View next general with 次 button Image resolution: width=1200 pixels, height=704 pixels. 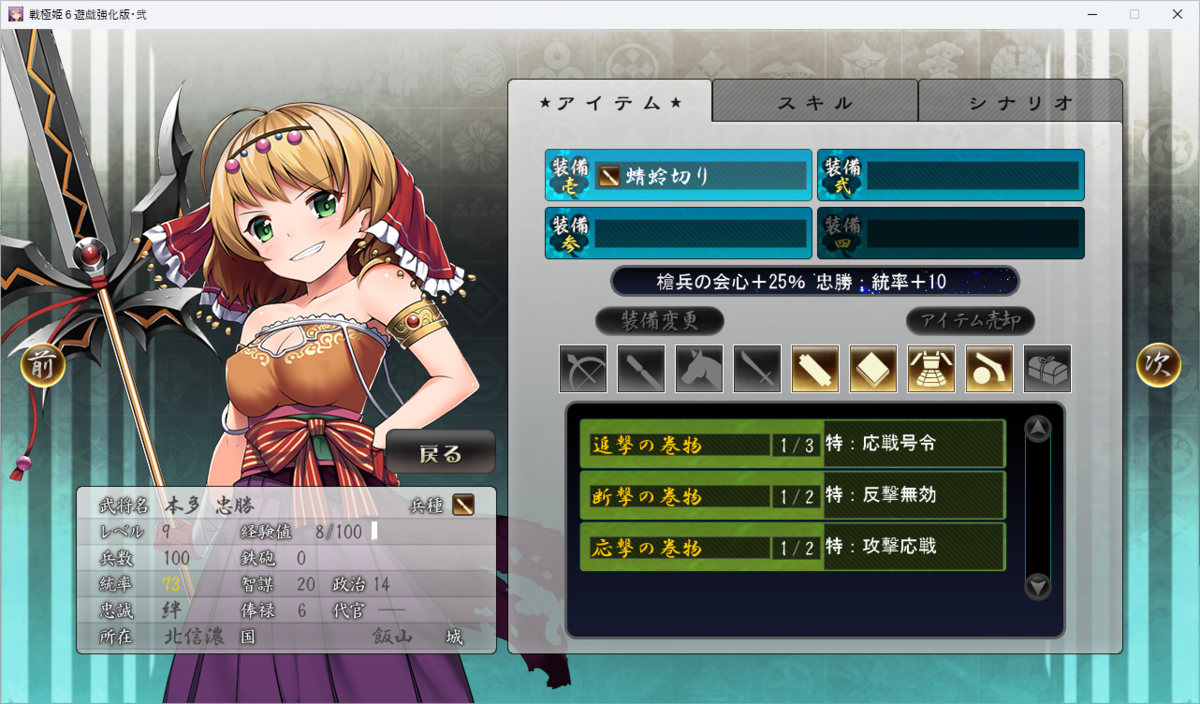[x=1158, y=366]
